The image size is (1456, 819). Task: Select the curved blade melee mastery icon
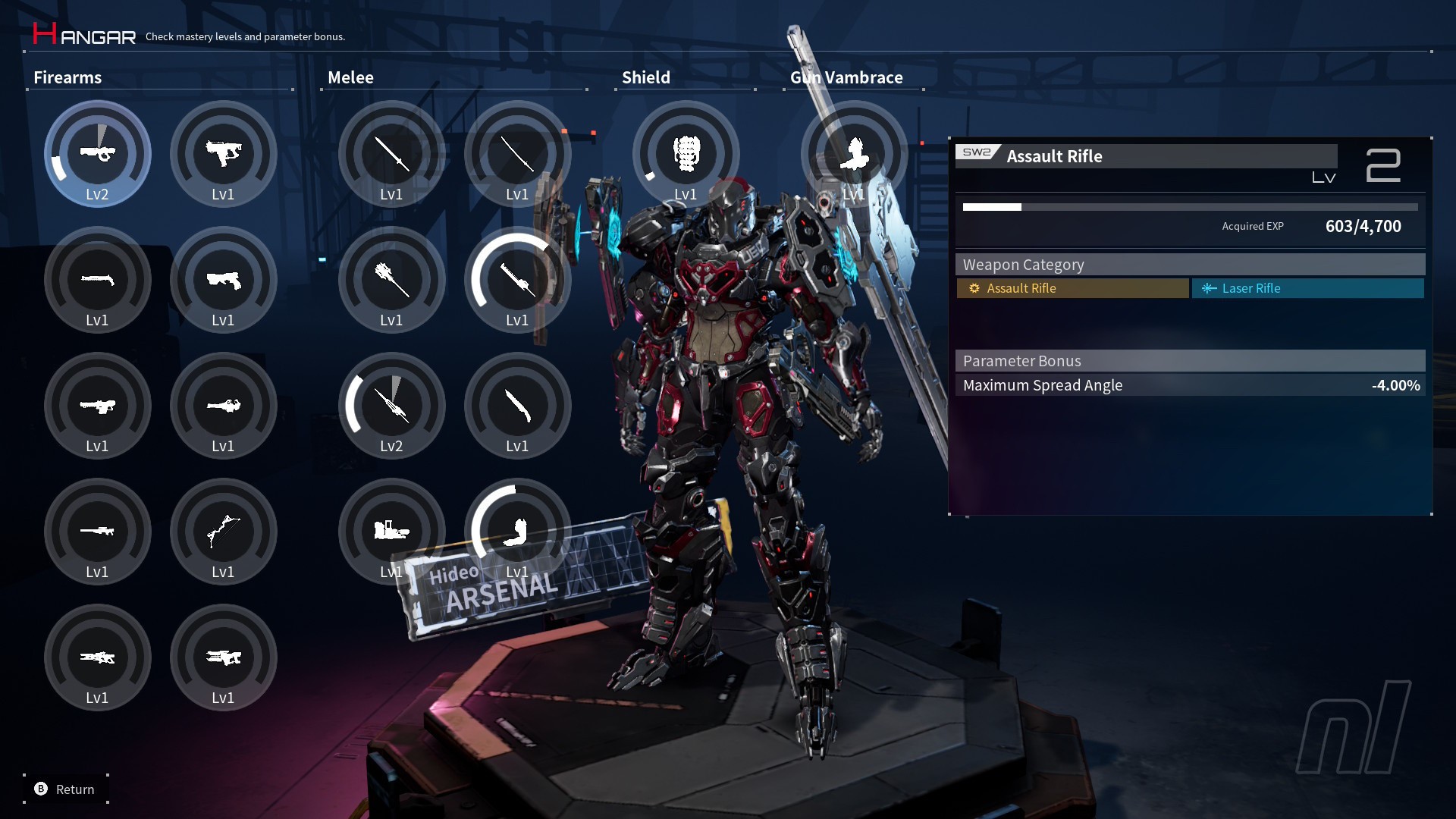pyautogui.click(x=517, y=406)
